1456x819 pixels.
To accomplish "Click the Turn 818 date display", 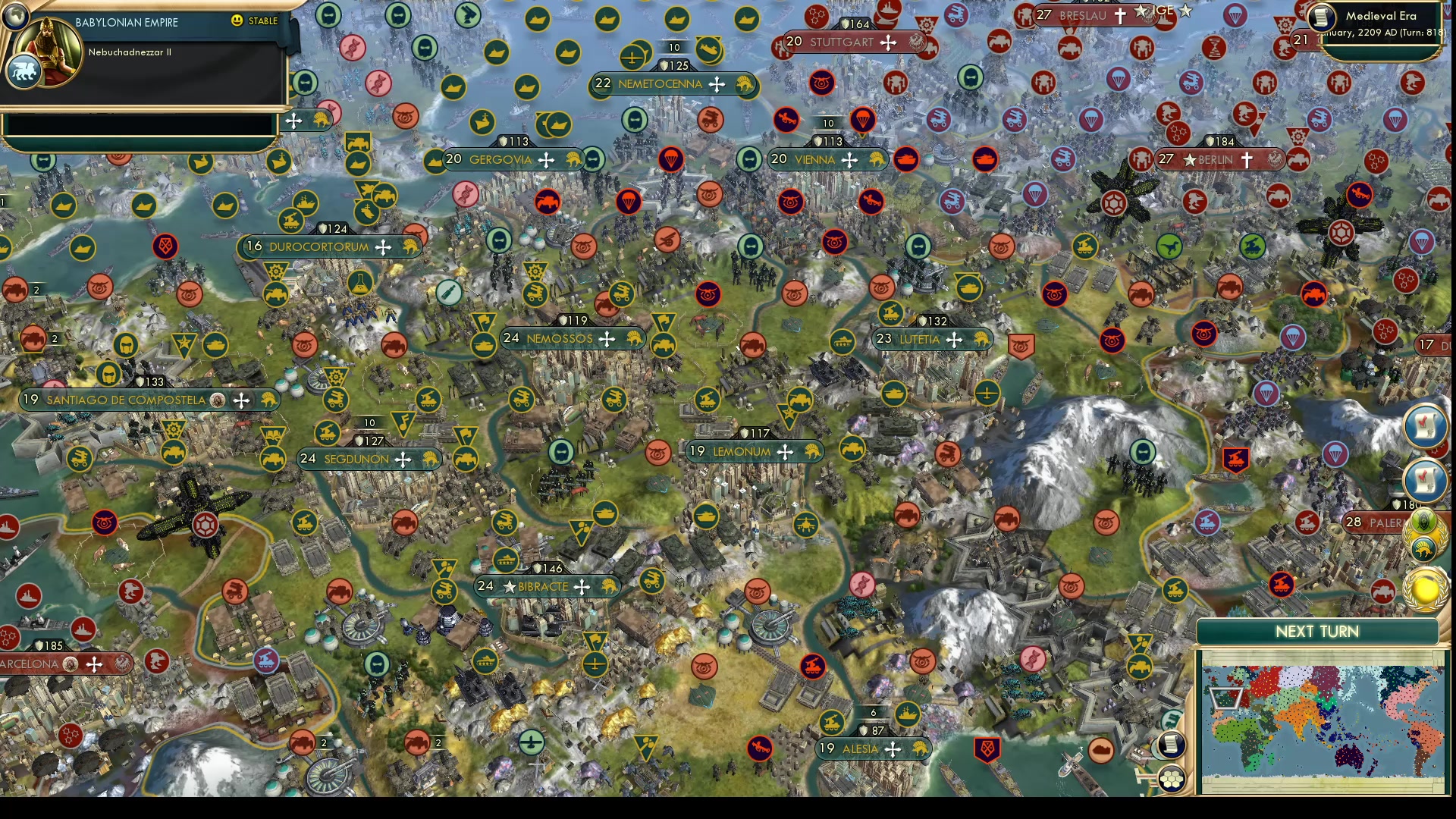I will [1388, 35].
